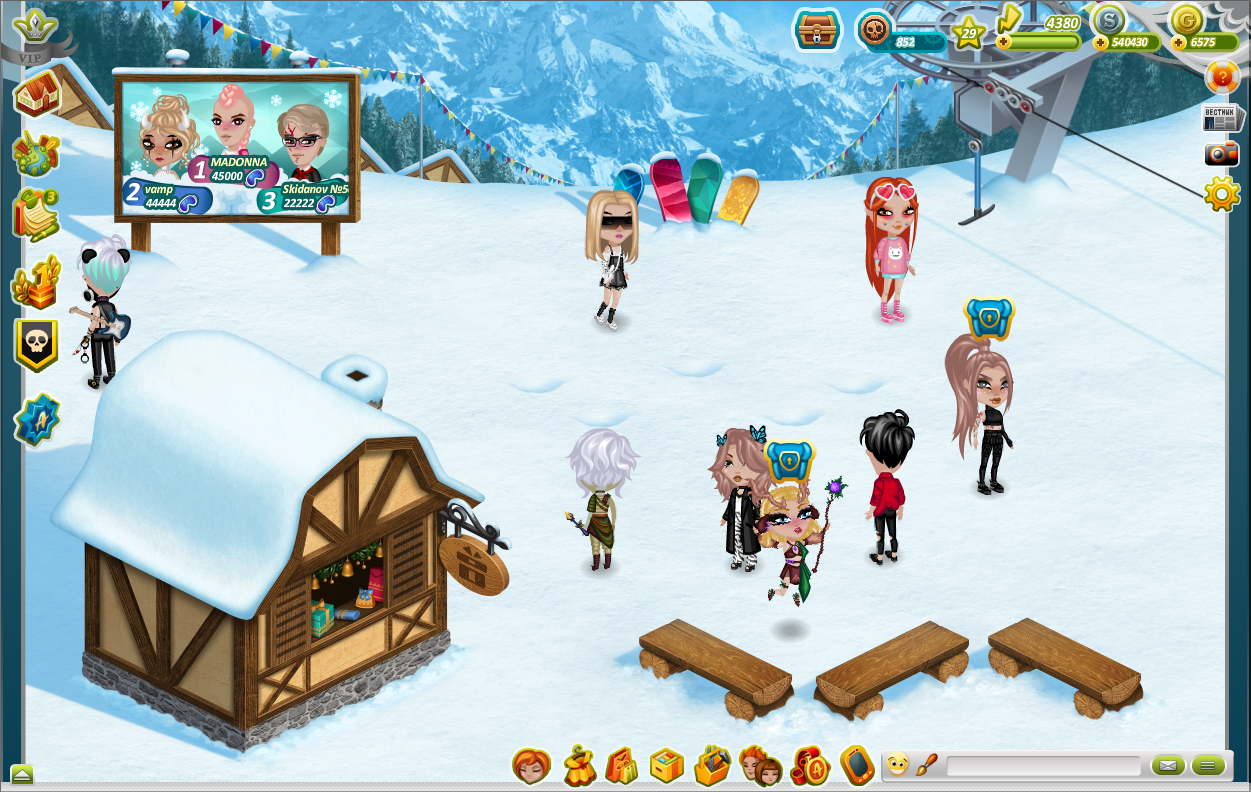Take a screenshot with the camera icon
1251x792 pixels.
(x=1221, y=154)
